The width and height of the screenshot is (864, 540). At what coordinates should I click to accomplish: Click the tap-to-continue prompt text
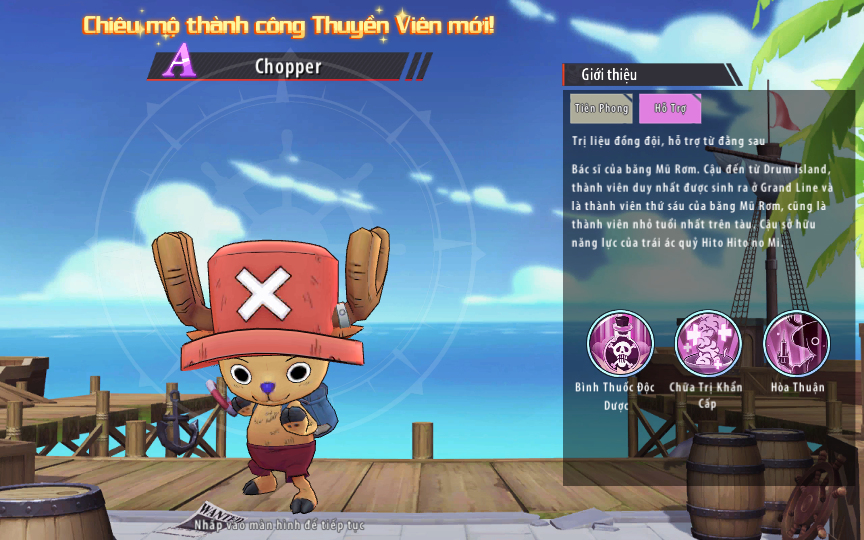[x=281, y=525]
